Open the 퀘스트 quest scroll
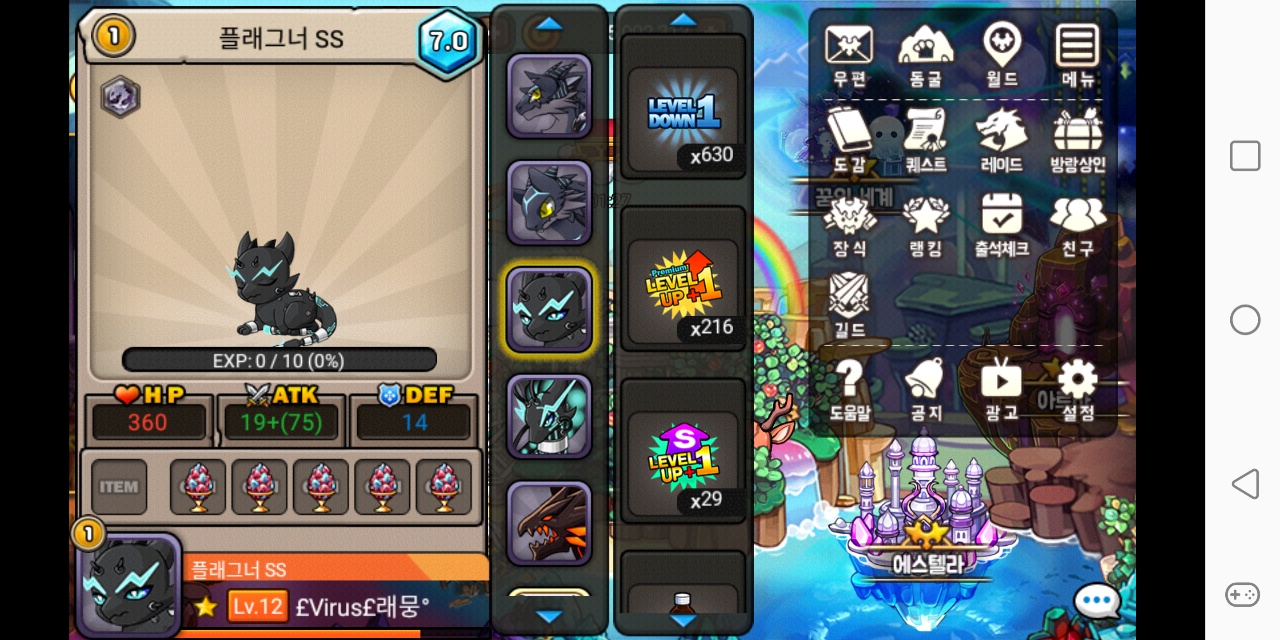Viewport: 1280px width, 640px height. pos(925,138)
